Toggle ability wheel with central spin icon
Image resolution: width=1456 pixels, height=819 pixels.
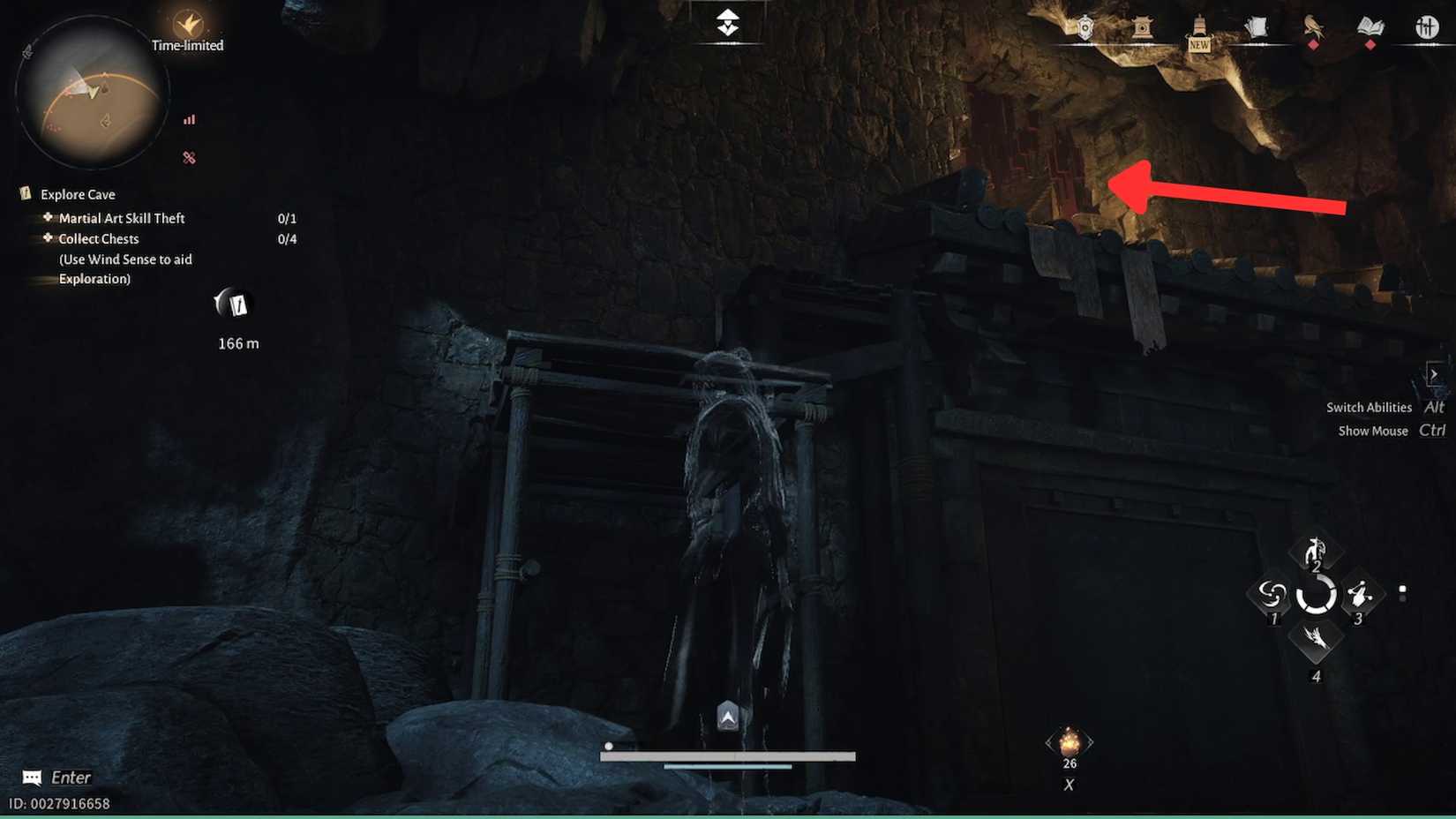1316,596
